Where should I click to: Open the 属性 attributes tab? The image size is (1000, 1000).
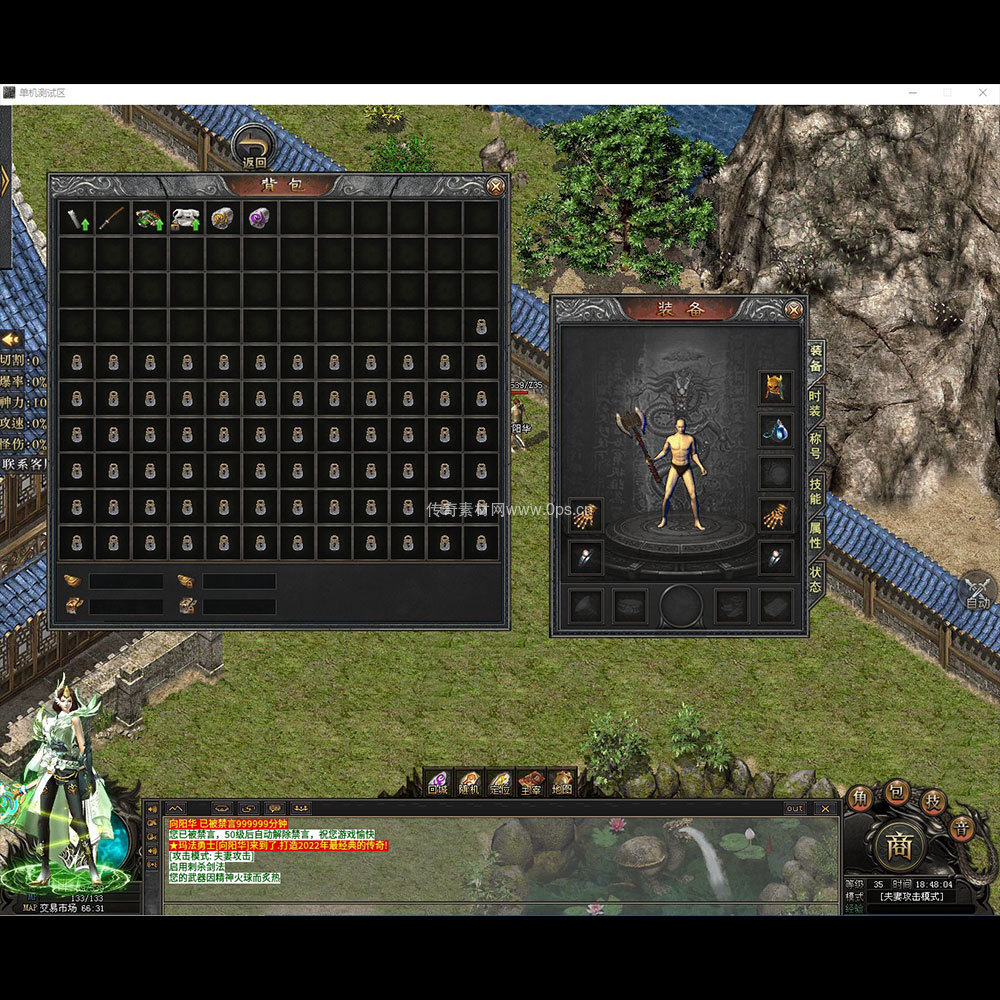tap(816, 535)
